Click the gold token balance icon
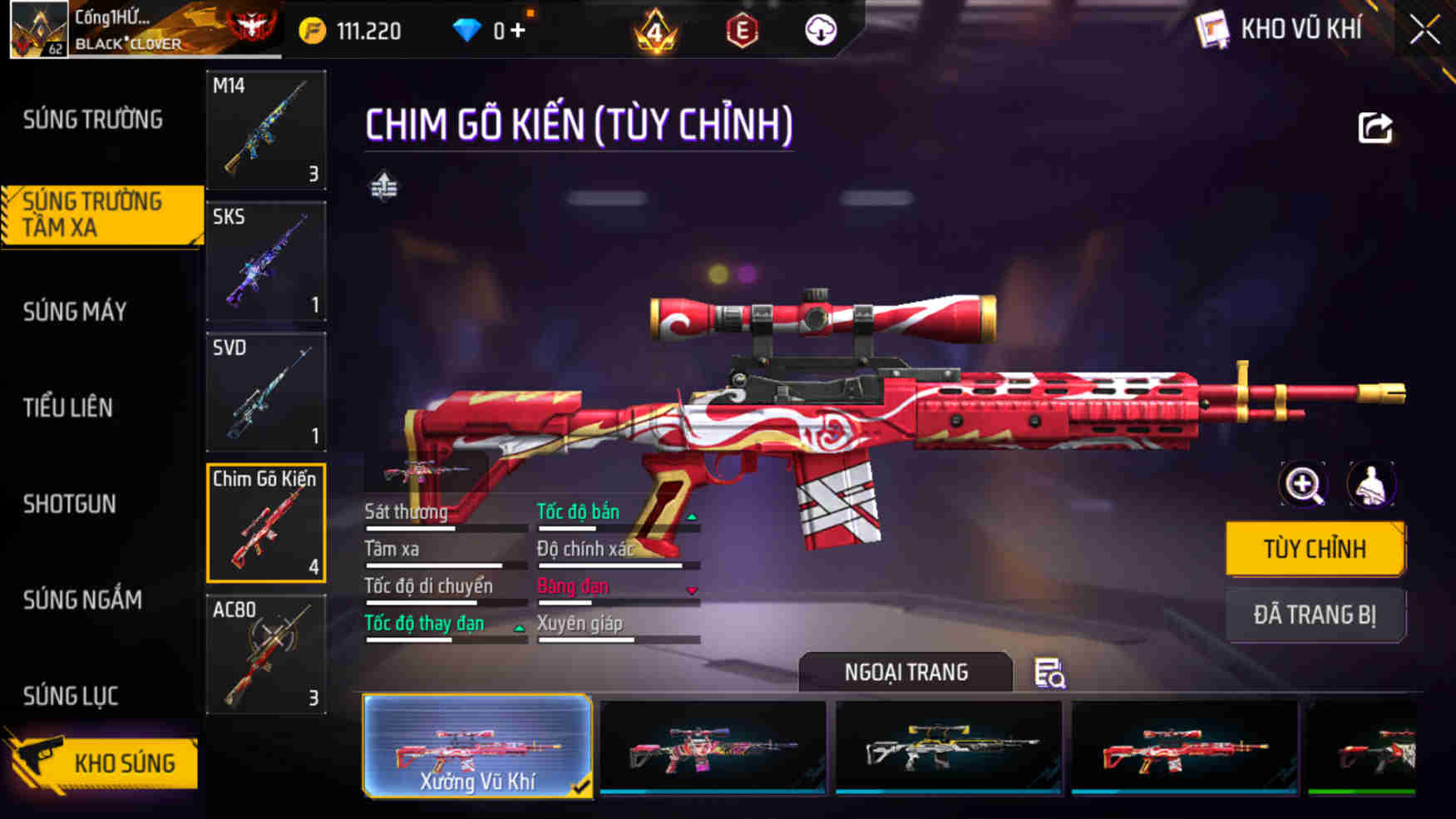The height and width of the screenshot is (819, 1456). [x=310, y=30]
